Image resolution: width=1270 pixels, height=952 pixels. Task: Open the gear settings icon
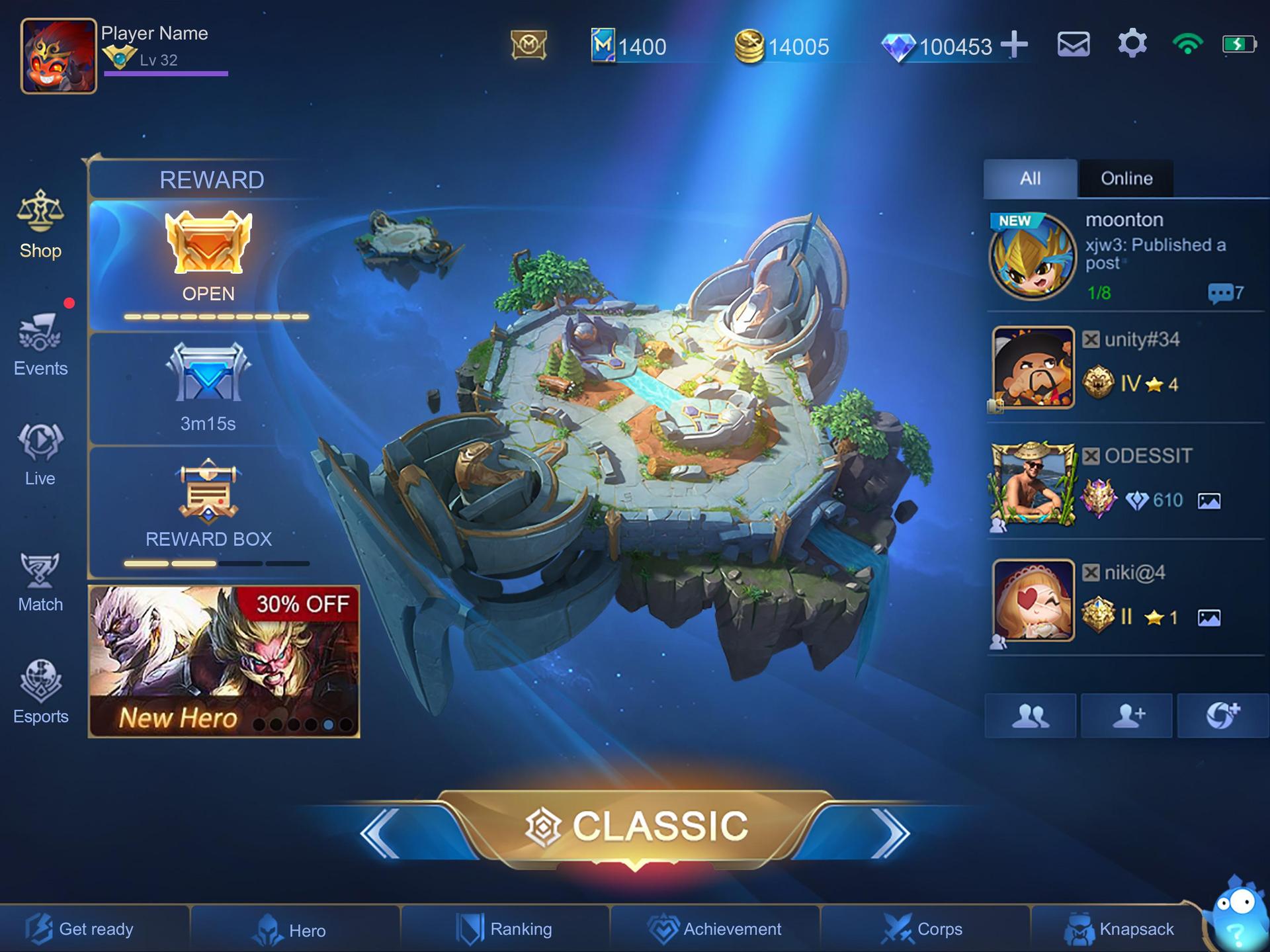(x=1132, y=44)
